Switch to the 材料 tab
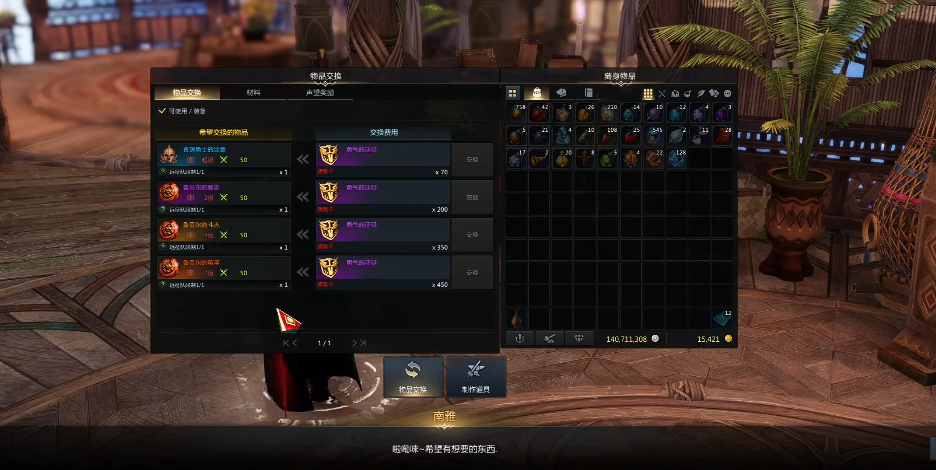The height and width of the screenshot is (470, 936). tap(253, 93)
